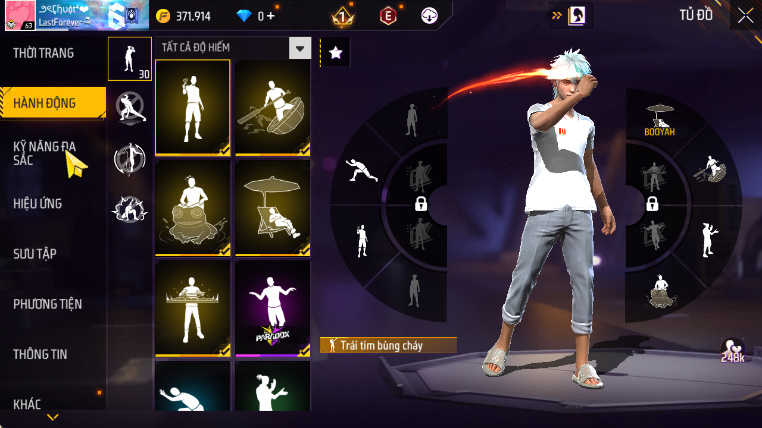
Task: Close the Tủ Đồ vault screen
Action: click(x=745, y=15)
